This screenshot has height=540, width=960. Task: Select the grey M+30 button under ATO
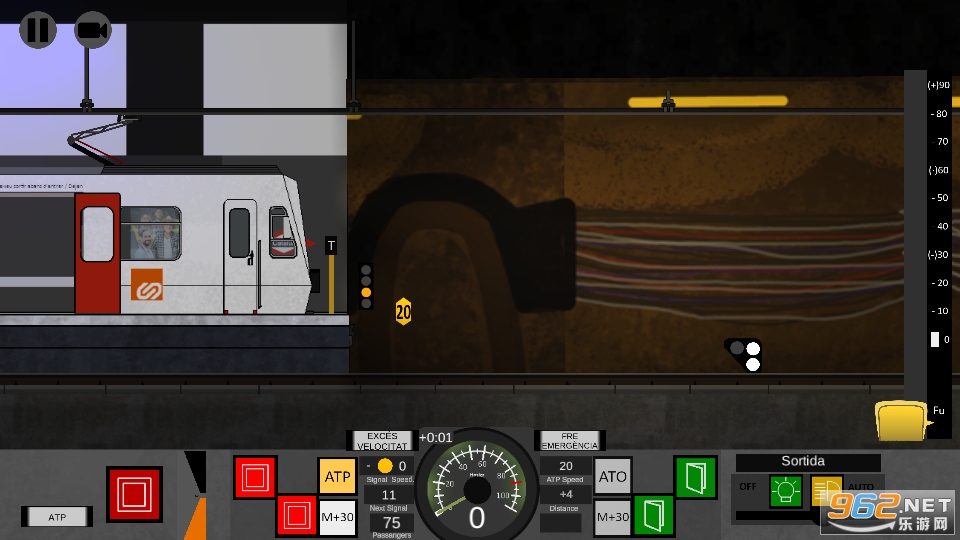[613, 517]
